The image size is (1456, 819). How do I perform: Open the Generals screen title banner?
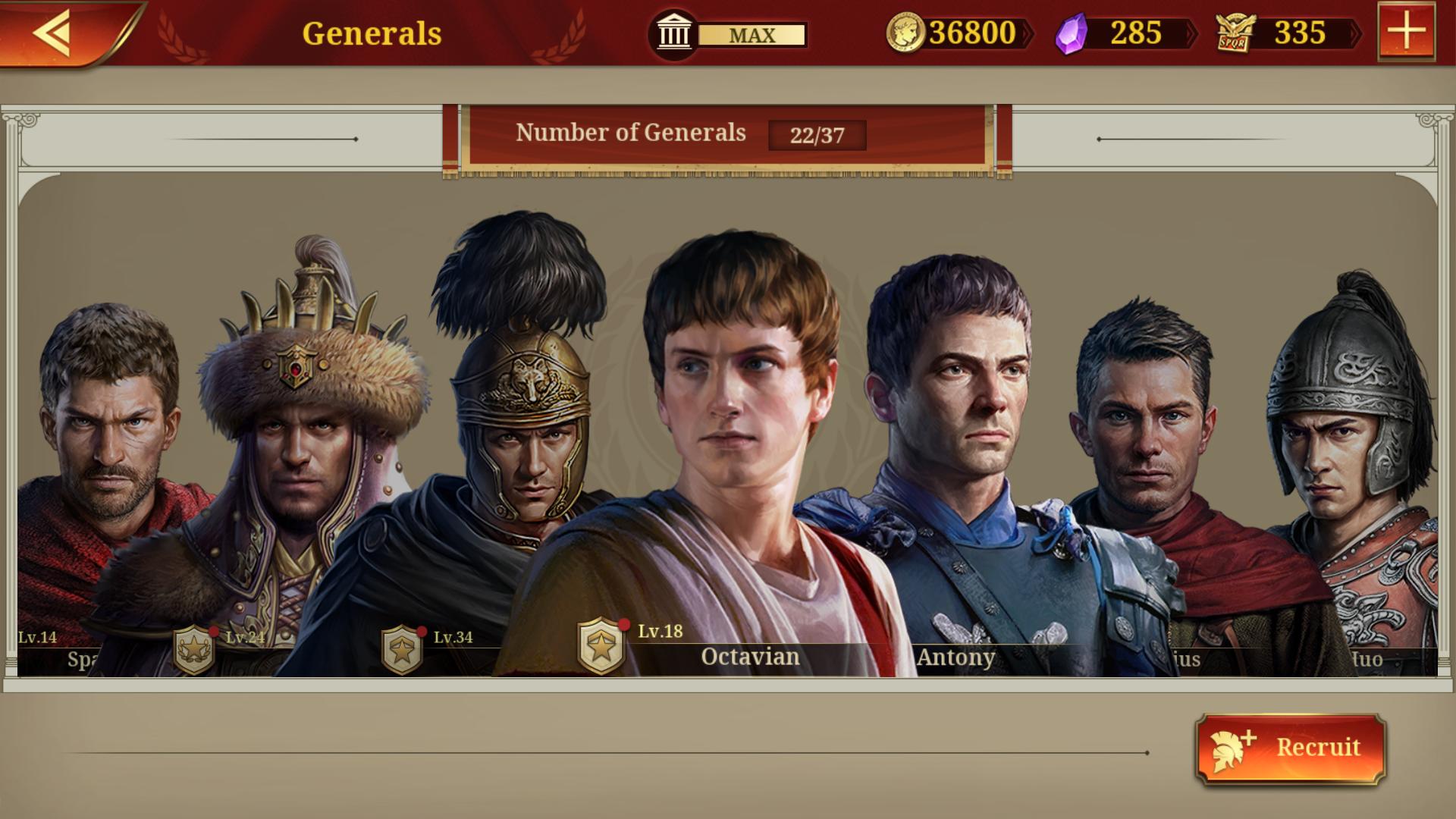point(372,33)
